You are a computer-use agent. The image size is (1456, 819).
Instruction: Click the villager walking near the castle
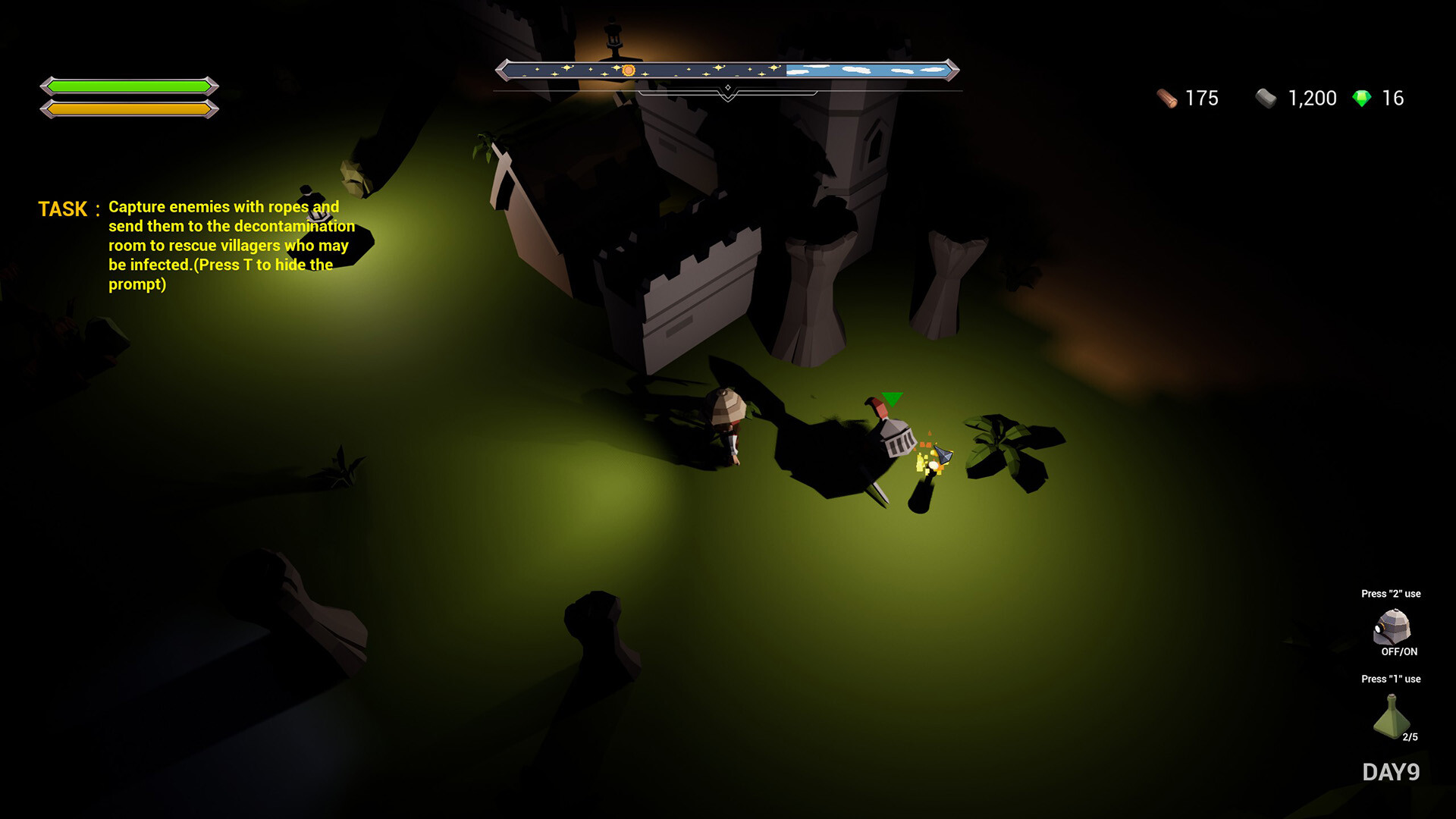pos(730,421)
